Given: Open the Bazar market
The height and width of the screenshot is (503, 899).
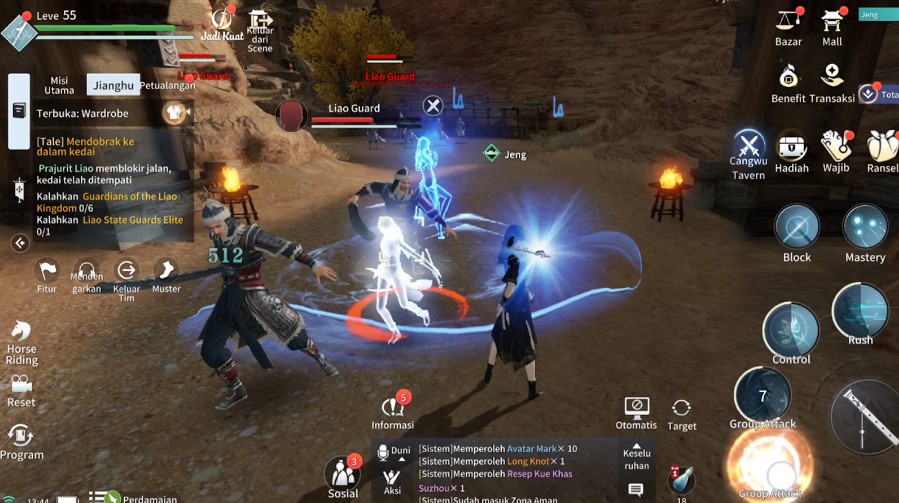Looking at the screenshot, I should point(788,24).
